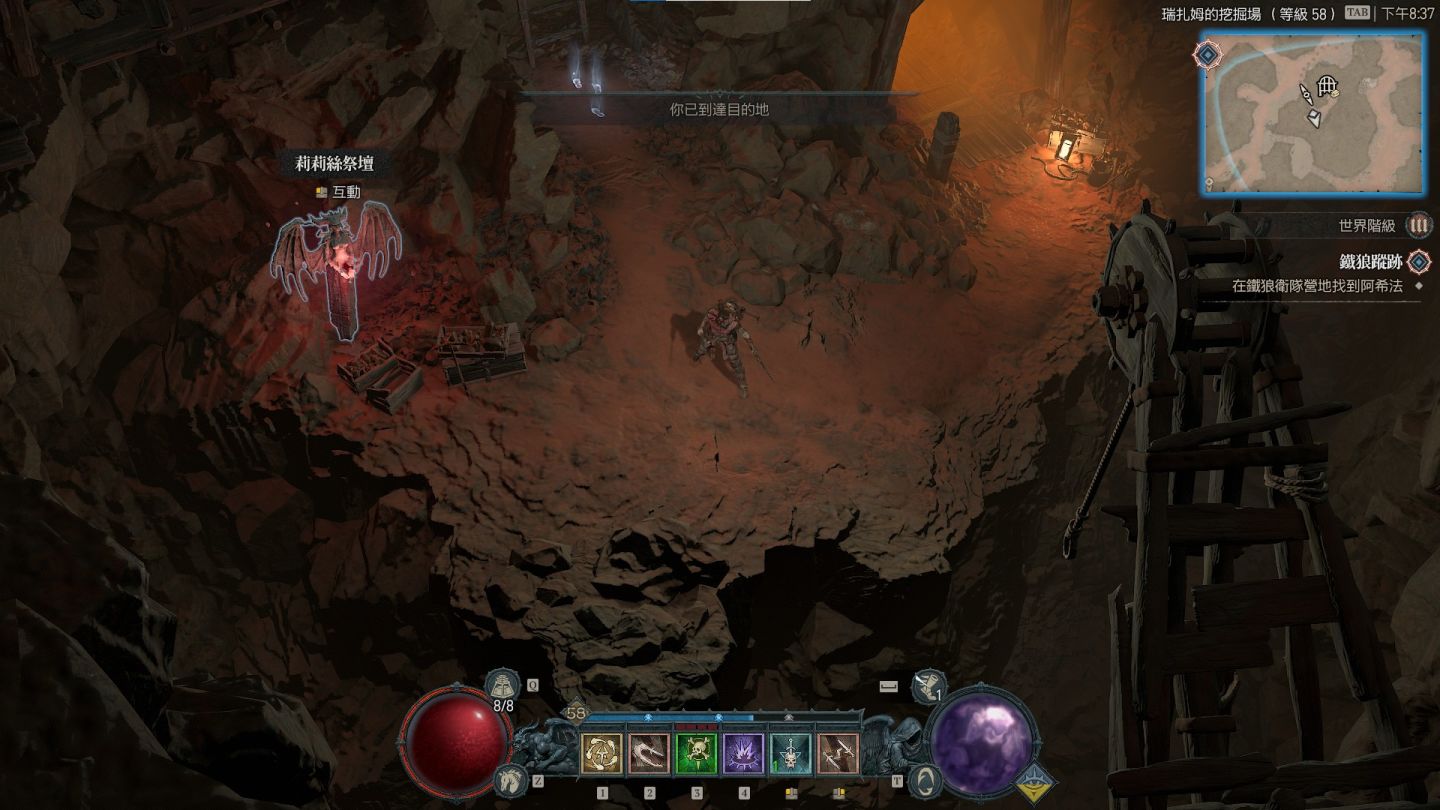Use the healing potion icon
Screen dimensions: 1440x810
[500, 686]
